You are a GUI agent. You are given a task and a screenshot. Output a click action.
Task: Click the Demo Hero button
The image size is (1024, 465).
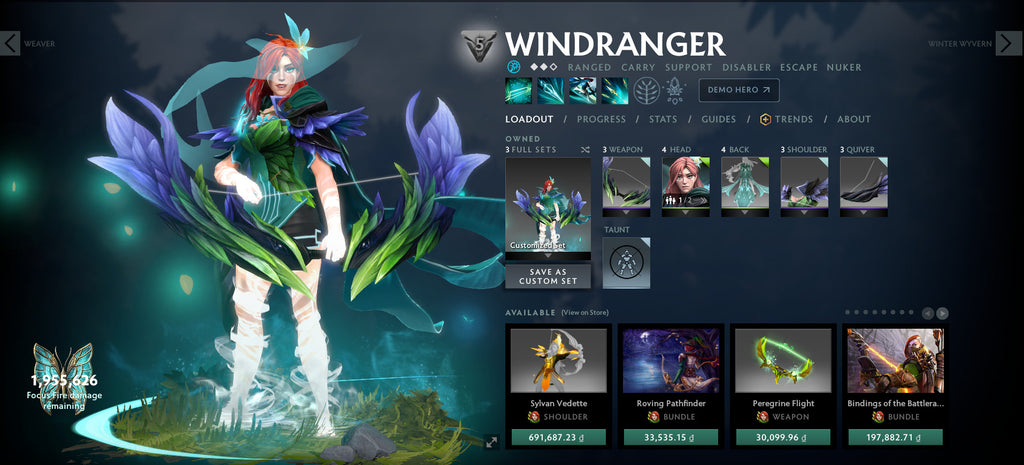pos(739,90)
